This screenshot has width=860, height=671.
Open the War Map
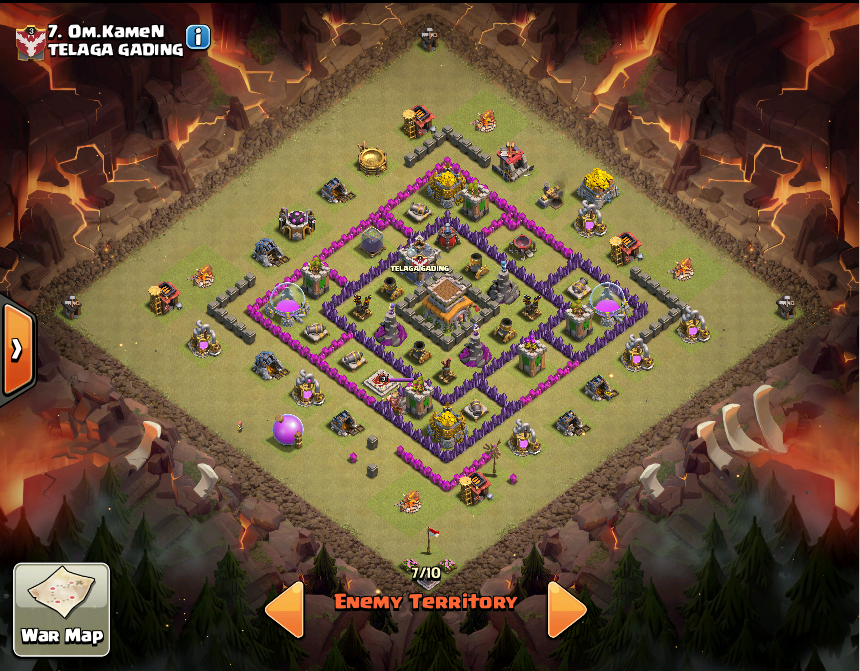click(61, 609)
